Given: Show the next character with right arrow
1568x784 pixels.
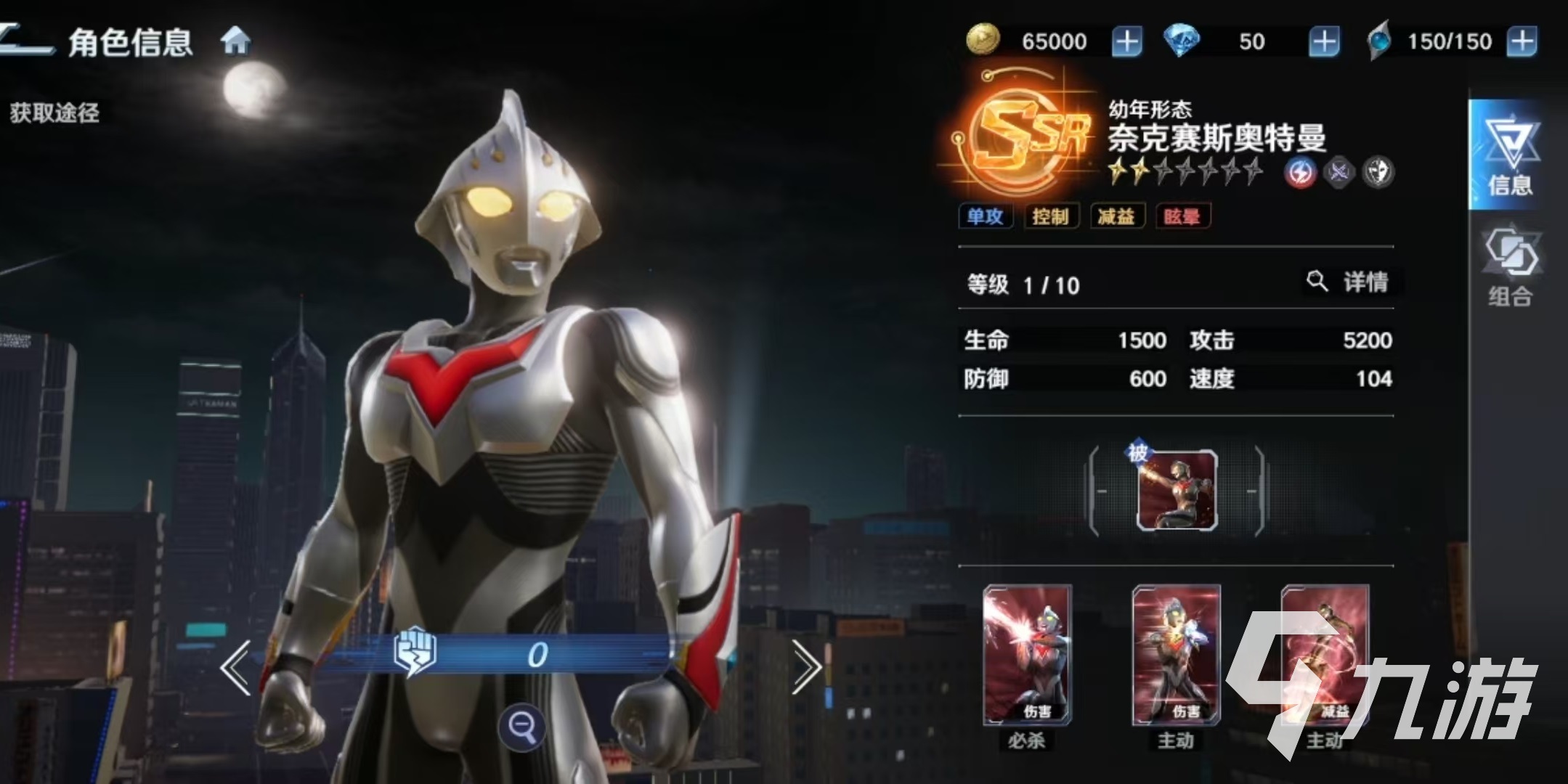Looking at the screenshot, I should click(x=805, y=667).
